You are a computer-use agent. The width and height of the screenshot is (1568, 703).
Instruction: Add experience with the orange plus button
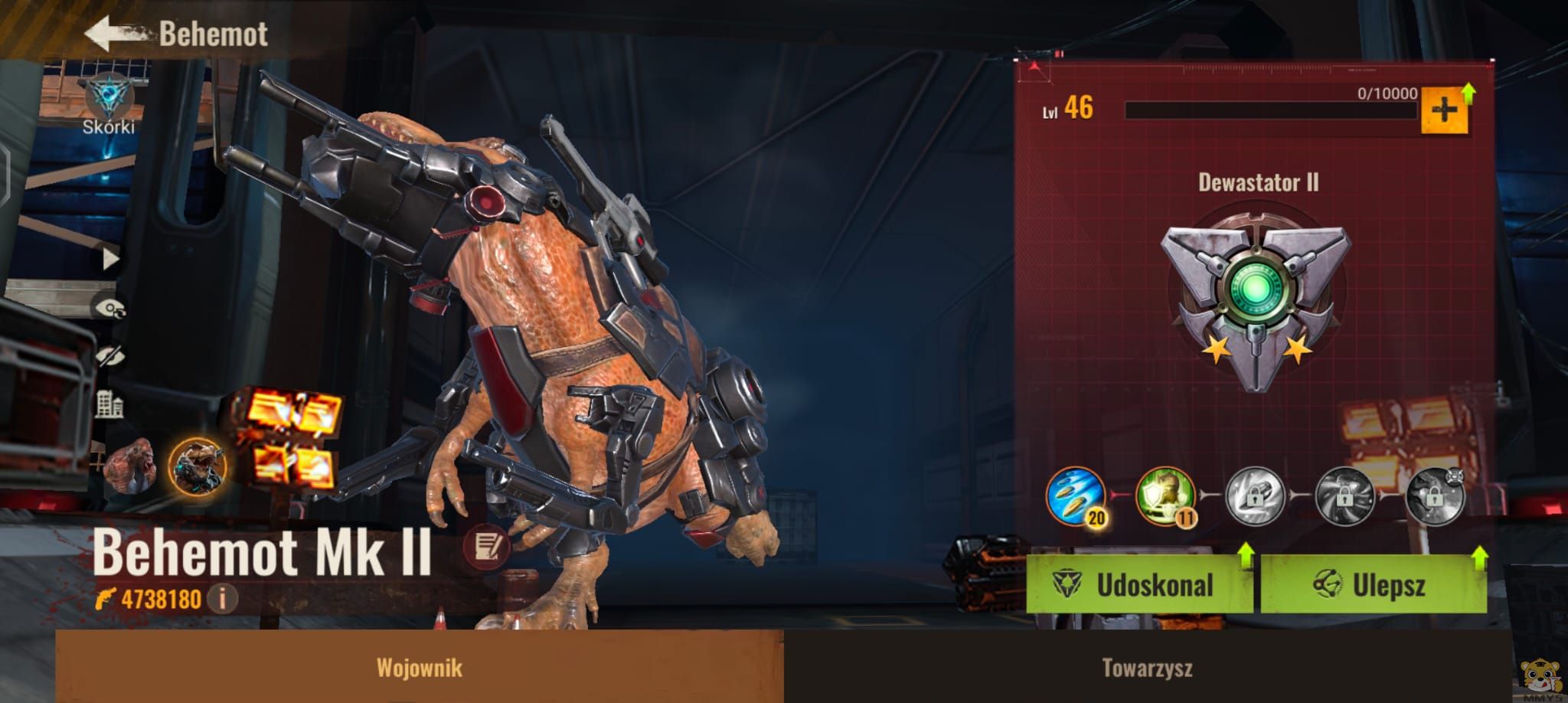[1444, 112]
